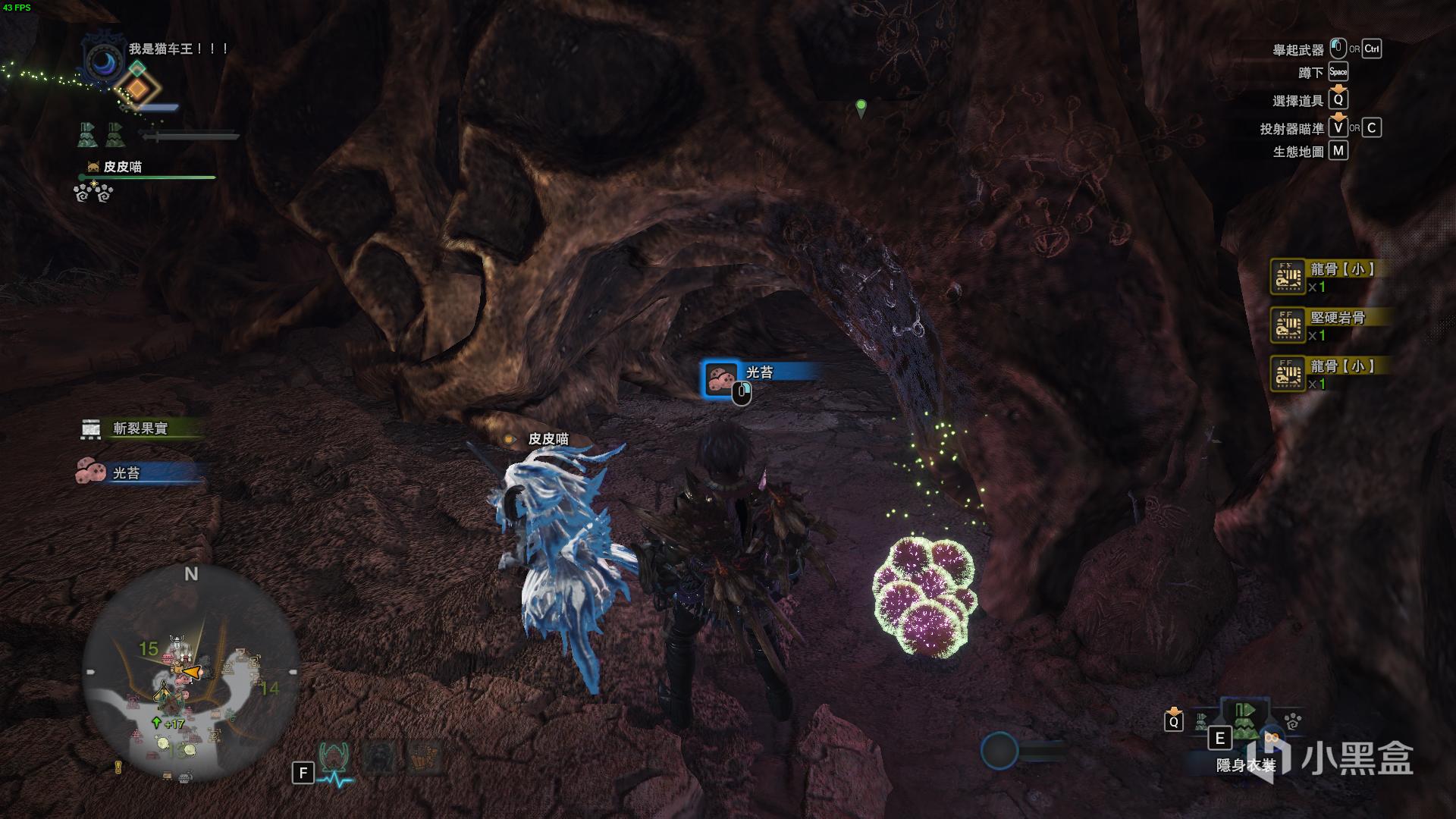Choose 光苔 in the nearby items list
Screen dimensions: 1456x819
click(x=127, y=473)
